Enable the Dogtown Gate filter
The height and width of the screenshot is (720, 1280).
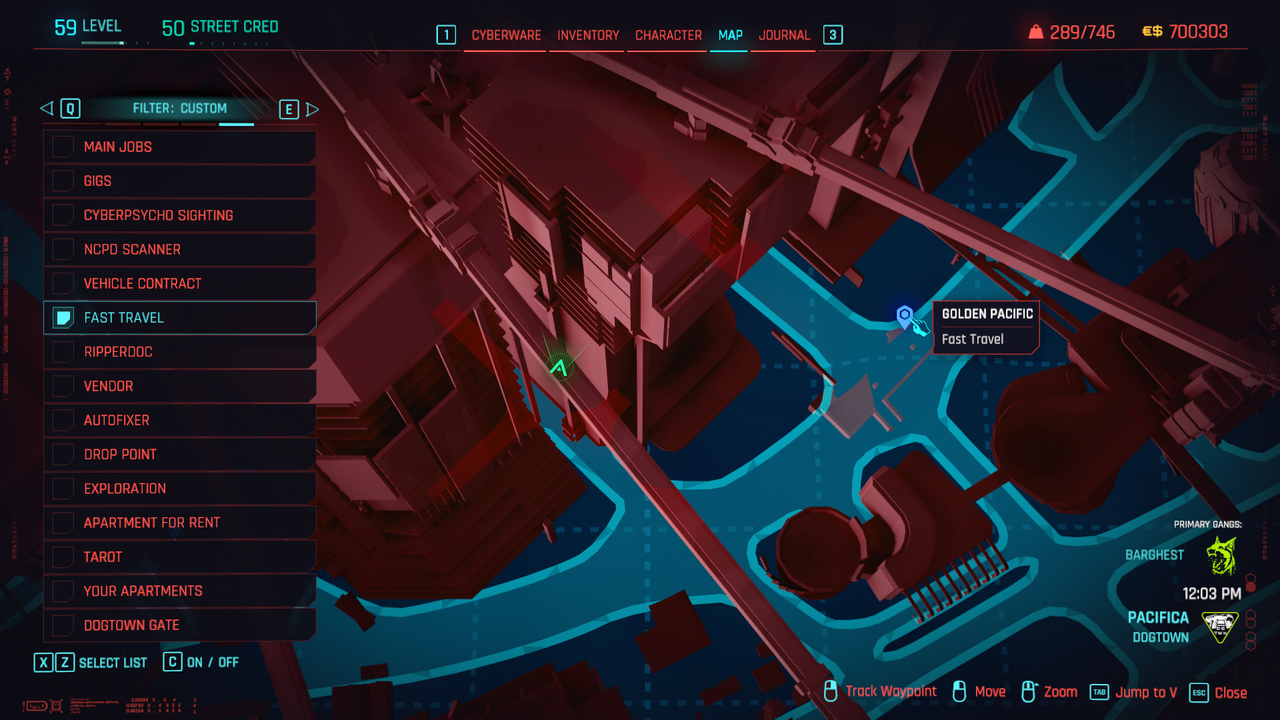[x=64, y=625]
